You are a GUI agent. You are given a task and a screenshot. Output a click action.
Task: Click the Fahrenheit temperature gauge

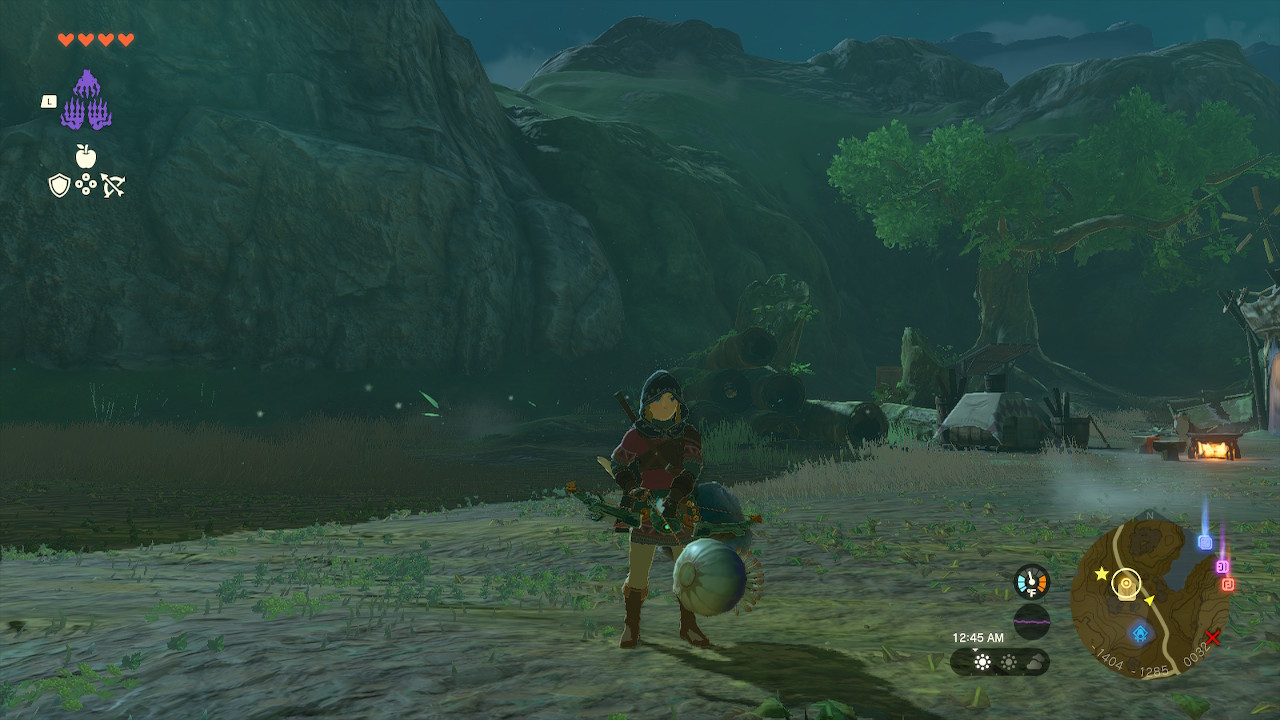coord(1030,583)
